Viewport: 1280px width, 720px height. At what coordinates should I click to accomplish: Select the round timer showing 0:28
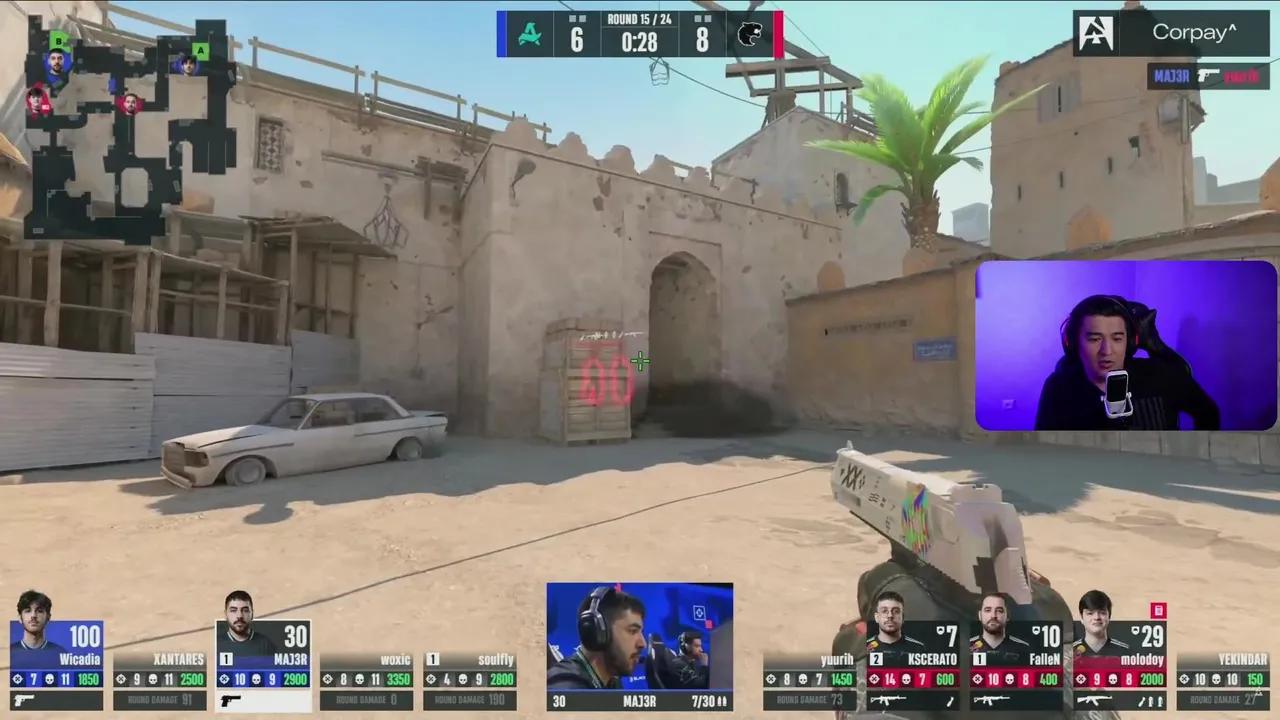coord(640,42)
